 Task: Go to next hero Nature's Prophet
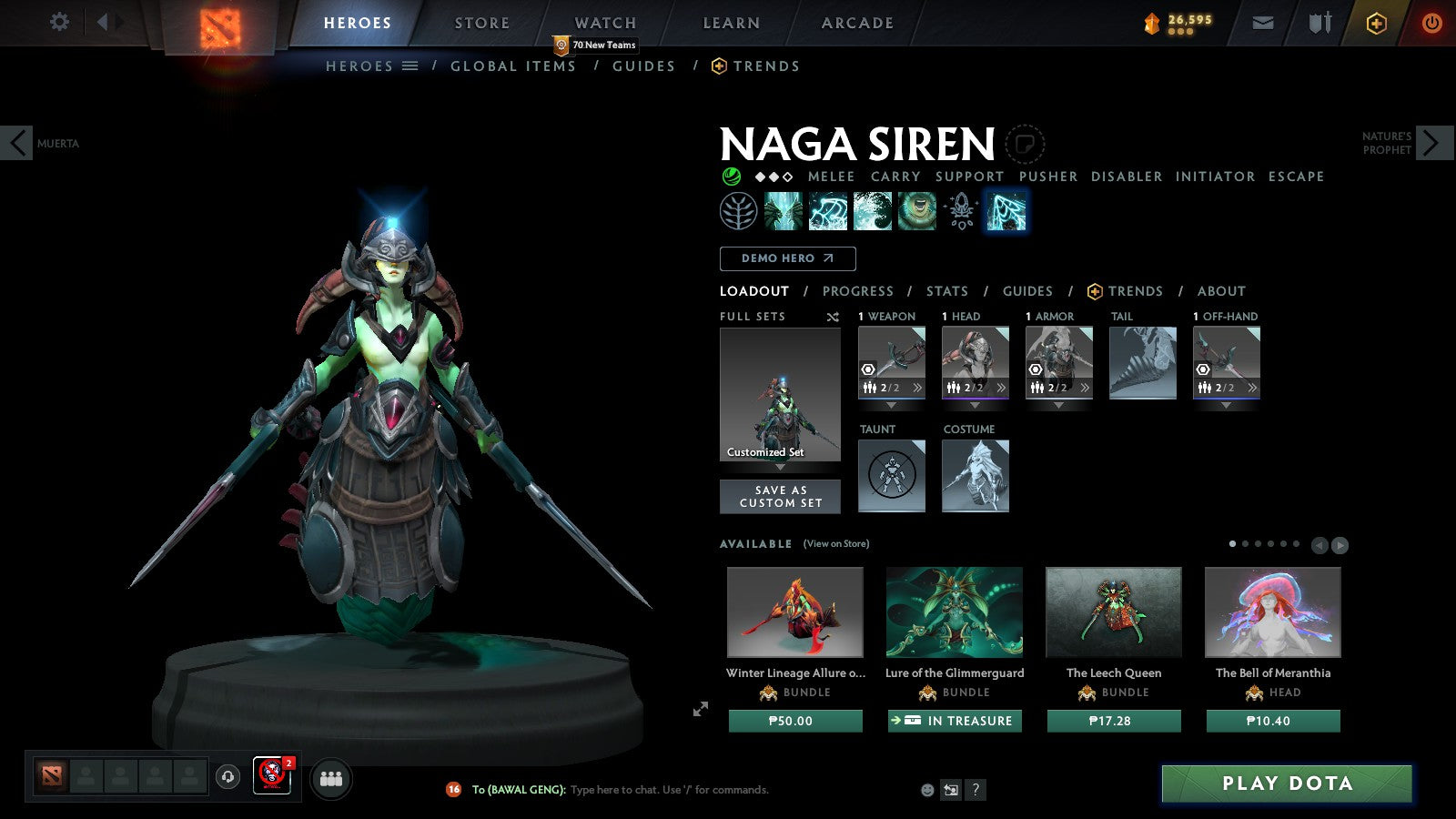point(1432,143)
